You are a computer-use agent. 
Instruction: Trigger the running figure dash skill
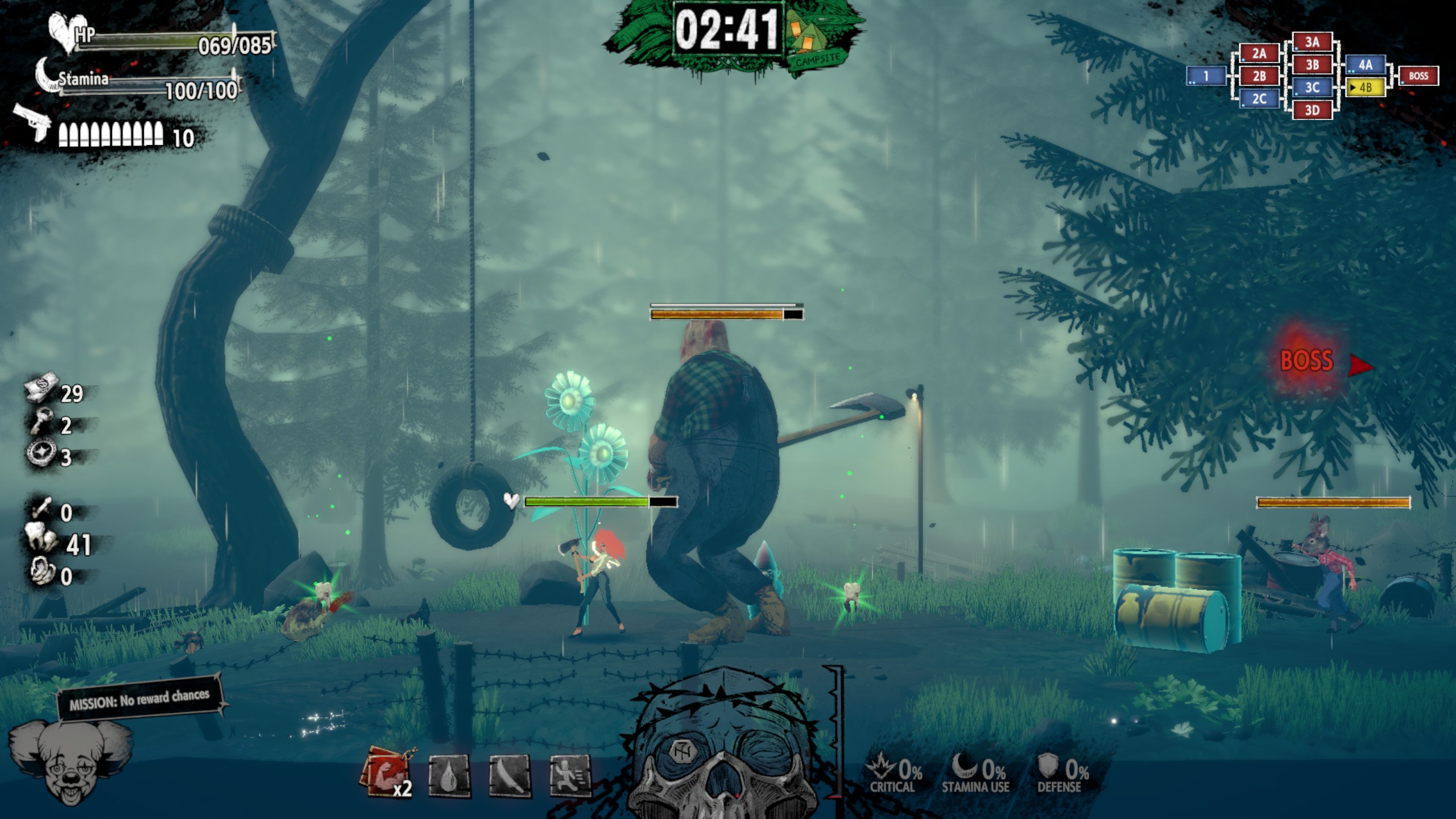click(x=570, y=775)
